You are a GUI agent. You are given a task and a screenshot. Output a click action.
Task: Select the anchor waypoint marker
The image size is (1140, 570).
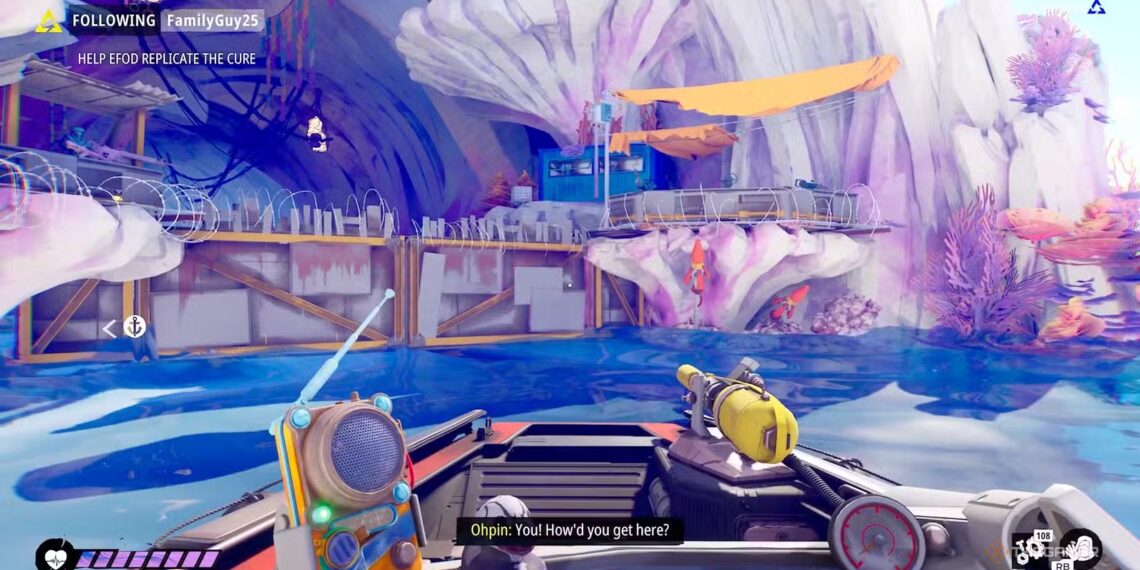[134, 327]
